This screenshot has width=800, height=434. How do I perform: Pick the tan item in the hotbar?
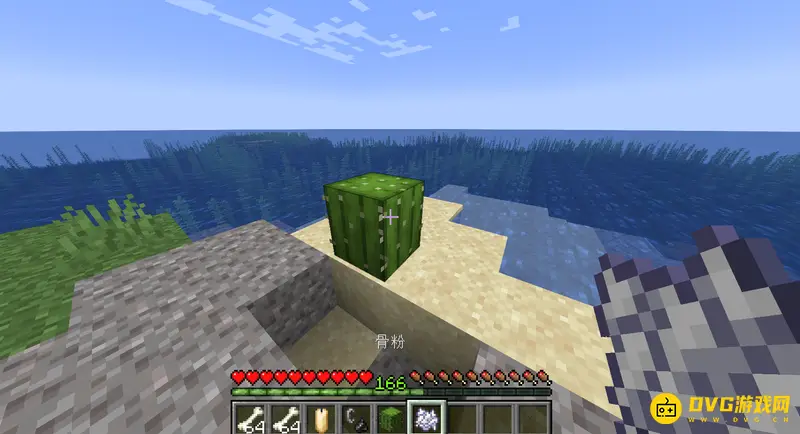coord(322,419)
